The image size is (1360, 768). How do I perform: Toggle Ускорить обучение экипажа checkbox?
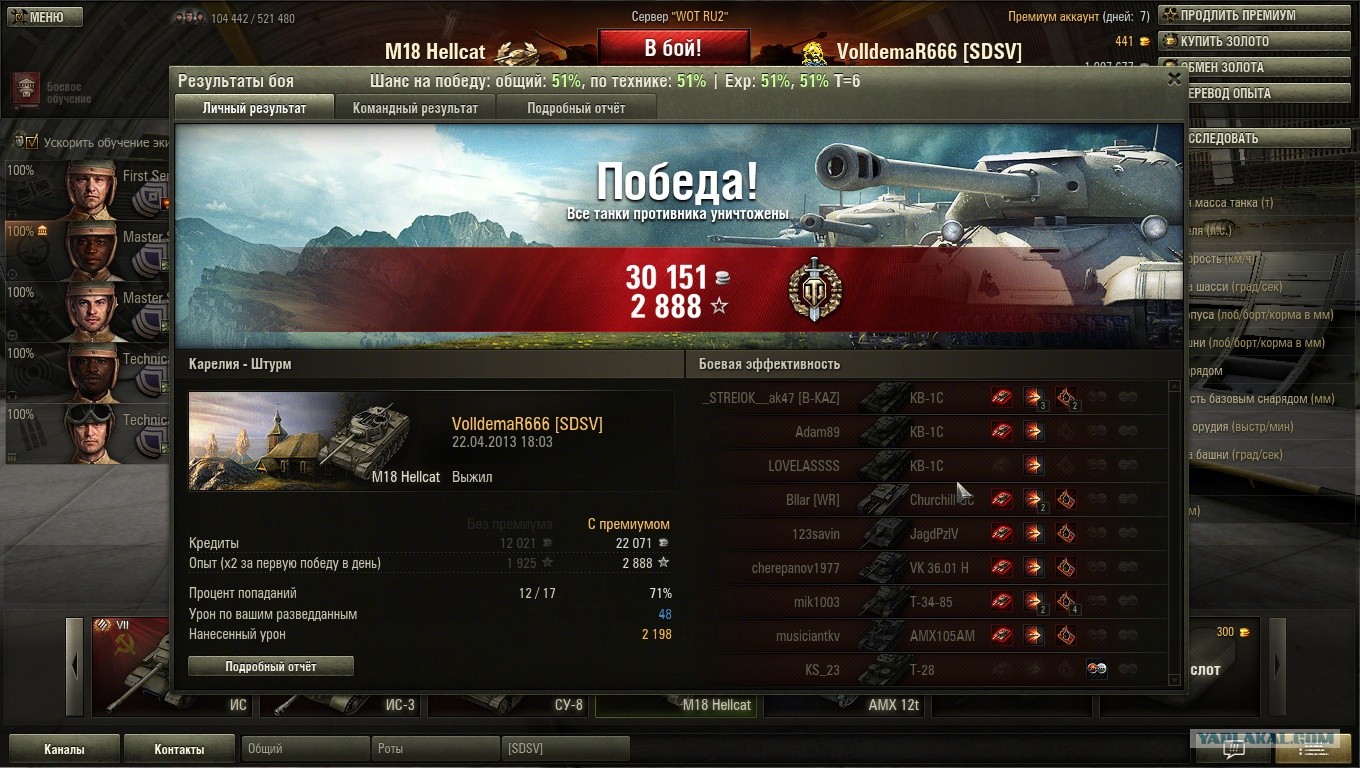[x=31, y=143]
